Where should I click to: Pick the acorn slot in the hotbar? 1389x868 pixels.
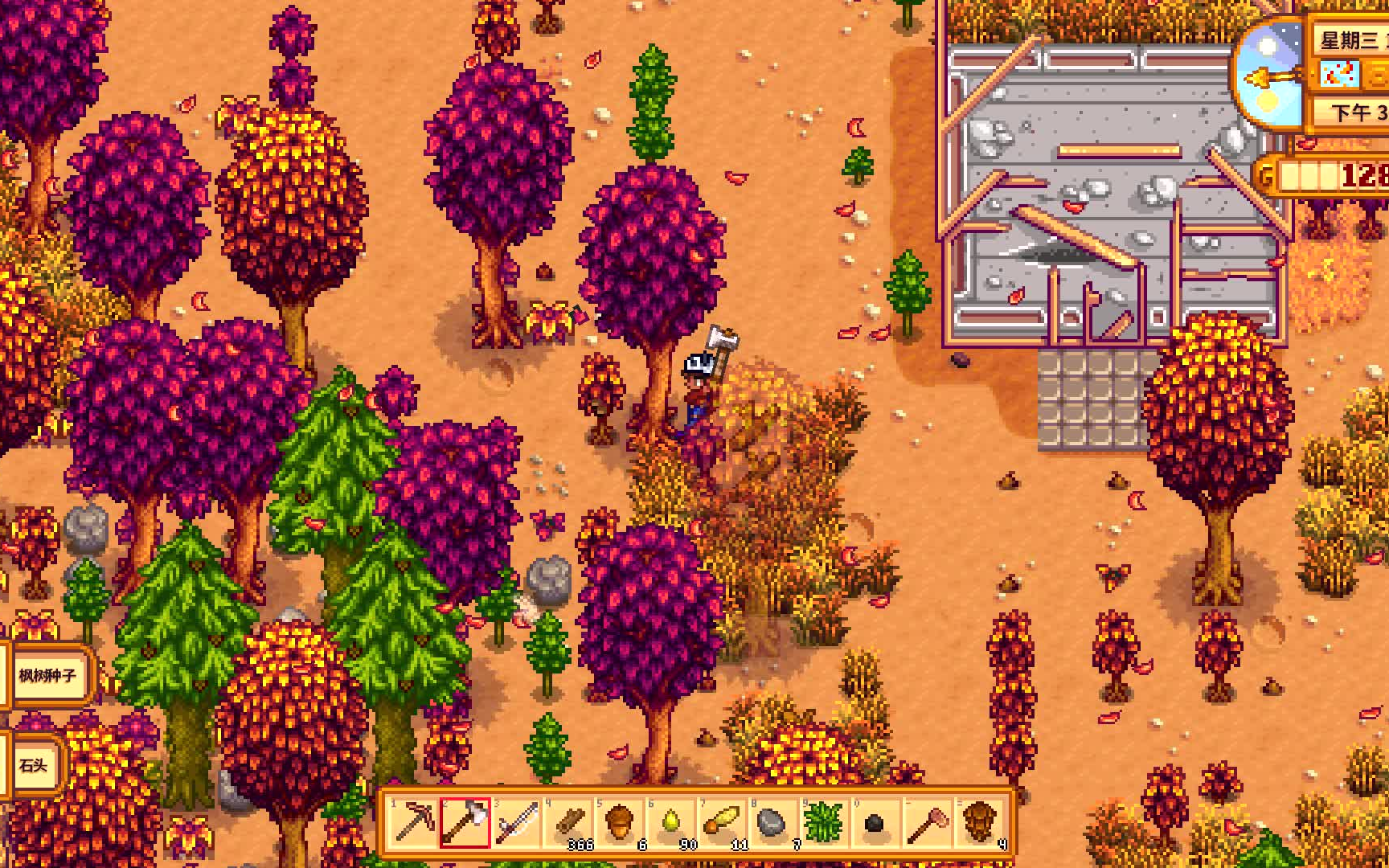tap(620, 822)
